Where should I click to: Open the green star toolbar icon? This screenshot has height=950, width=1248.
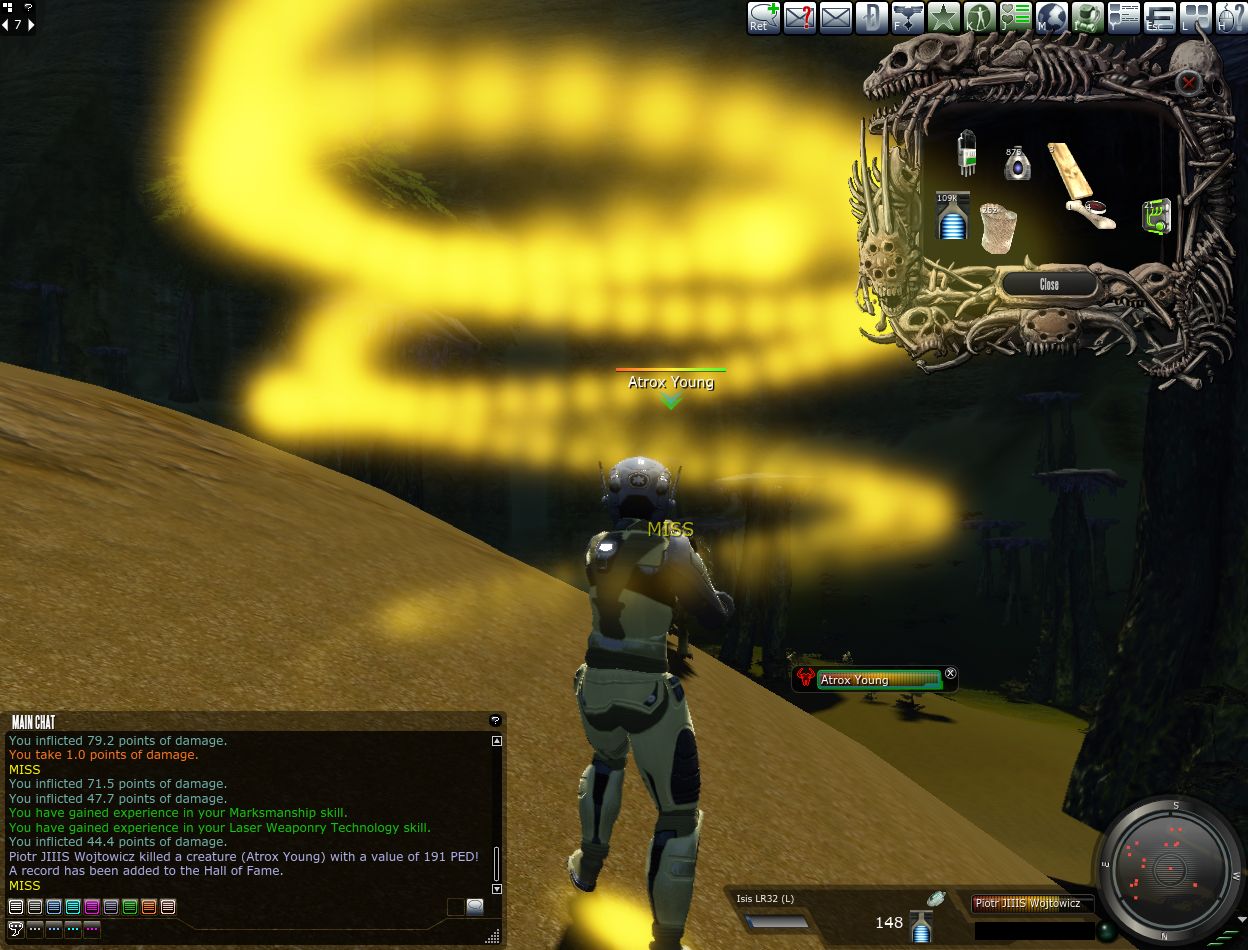[943, 18]
